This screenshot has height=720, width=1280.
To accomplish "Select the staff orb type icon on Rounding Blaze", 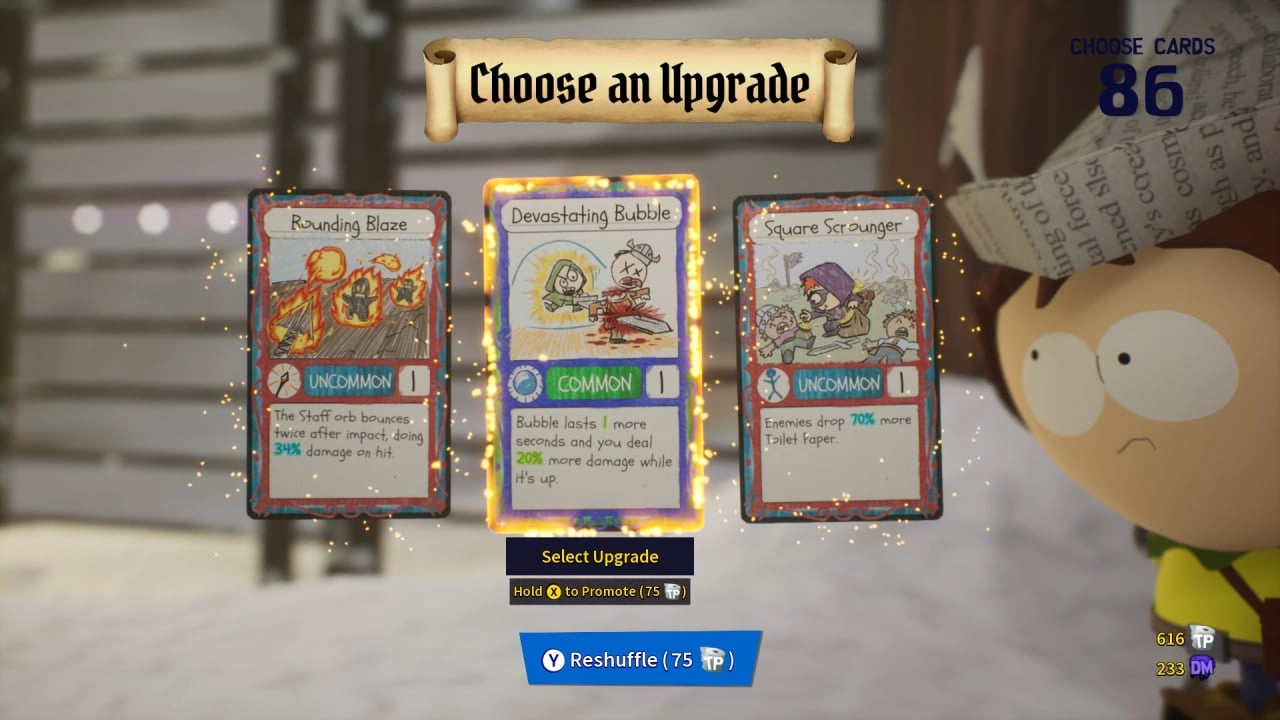I will click(x=284, y=382).
